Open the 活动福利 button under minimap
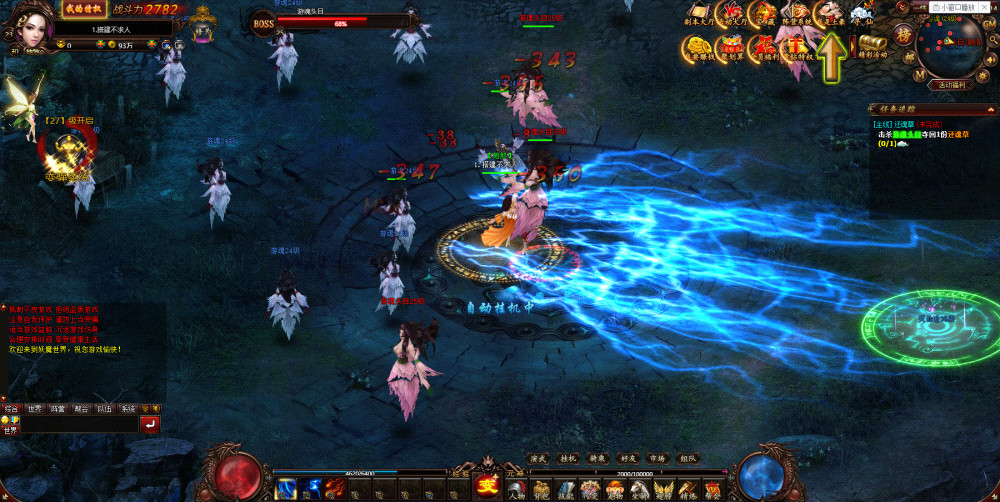 click(x=951, y=85)
